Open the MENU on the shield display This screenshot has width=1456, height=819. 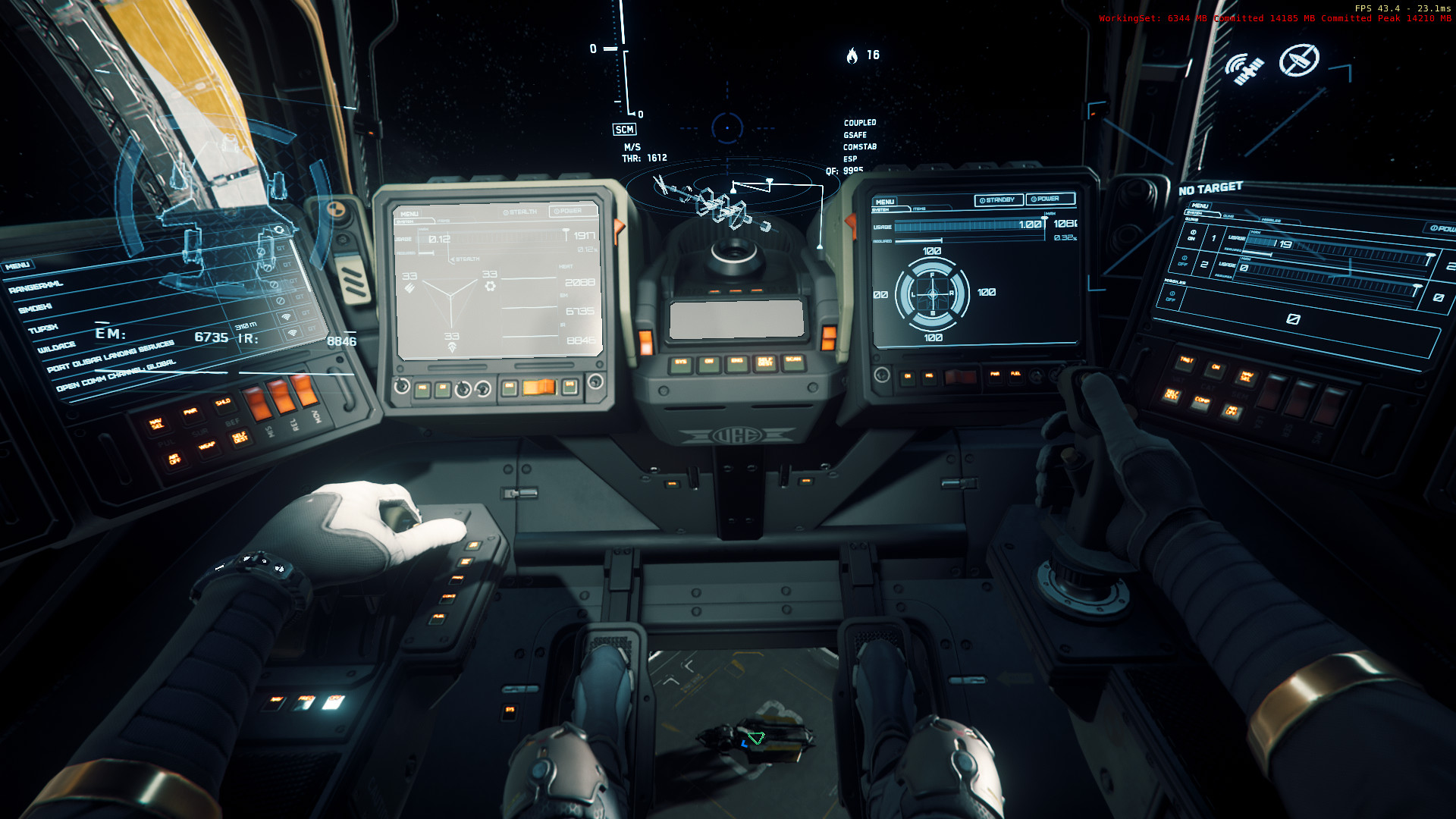click(885, 202)
